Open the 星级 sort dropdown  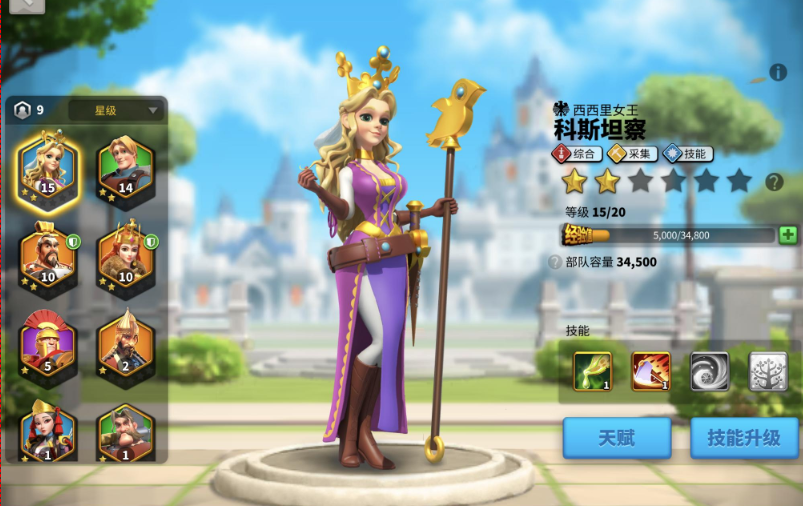point(116,110)
